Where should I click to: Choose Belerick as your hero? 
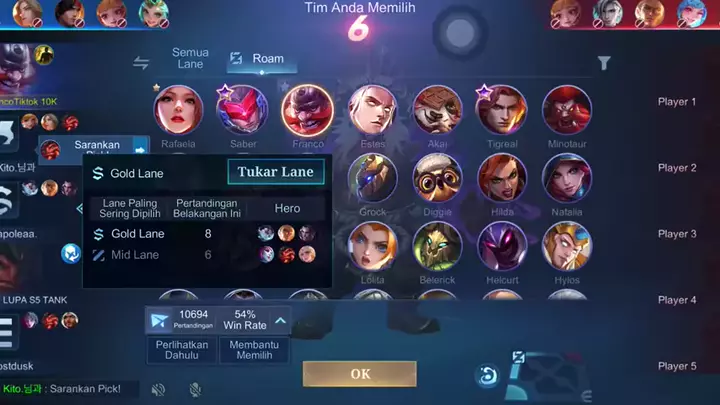coord(437,246)
